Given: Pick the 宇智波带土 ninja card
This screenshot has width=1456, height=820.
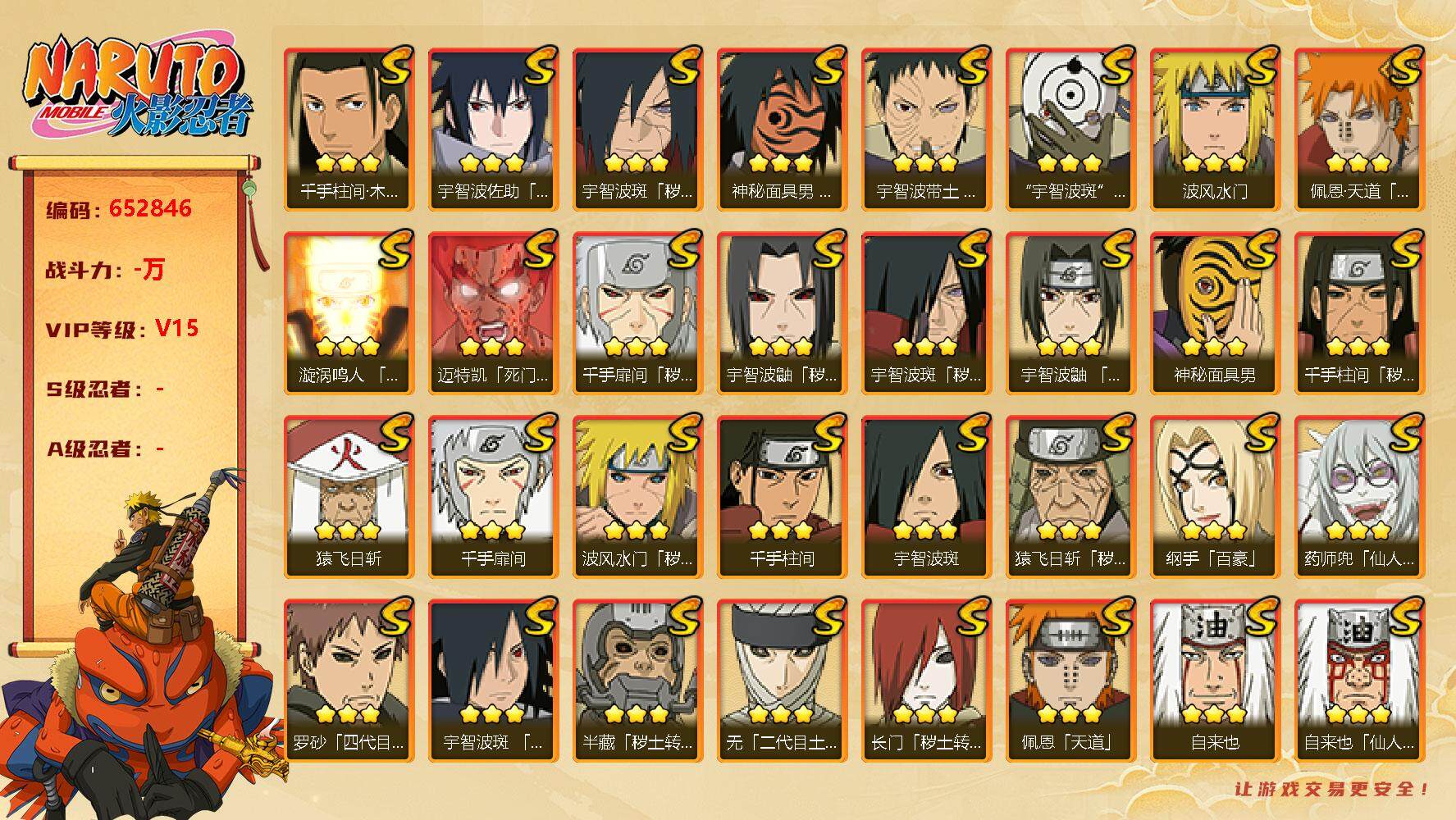Looking at the screenshot, I should pyautogui.click(x=927, y=129).
